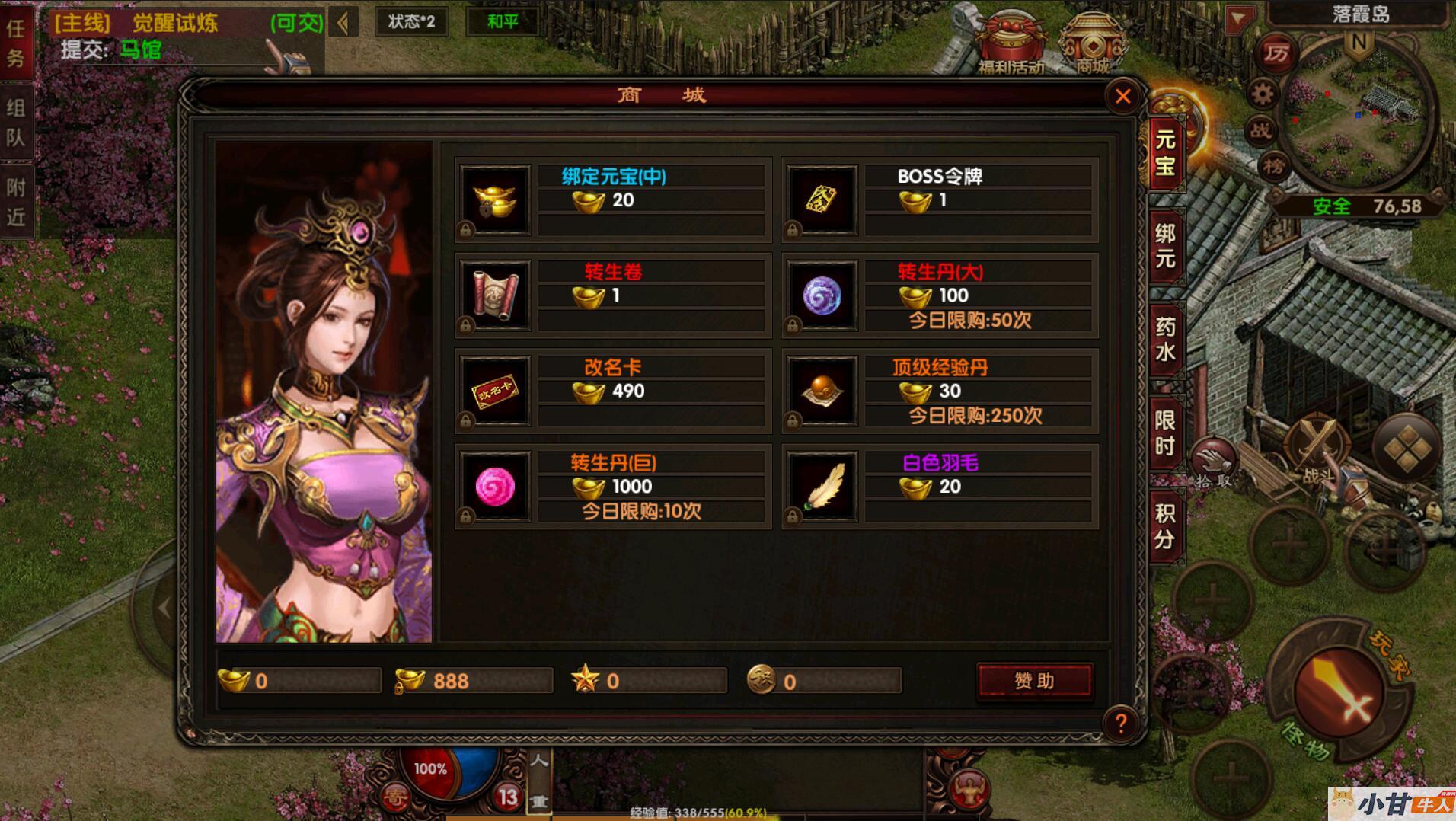Select the 元宝 shop tab
Viewport: 1456px width, 821px height.
[1165, 152]
